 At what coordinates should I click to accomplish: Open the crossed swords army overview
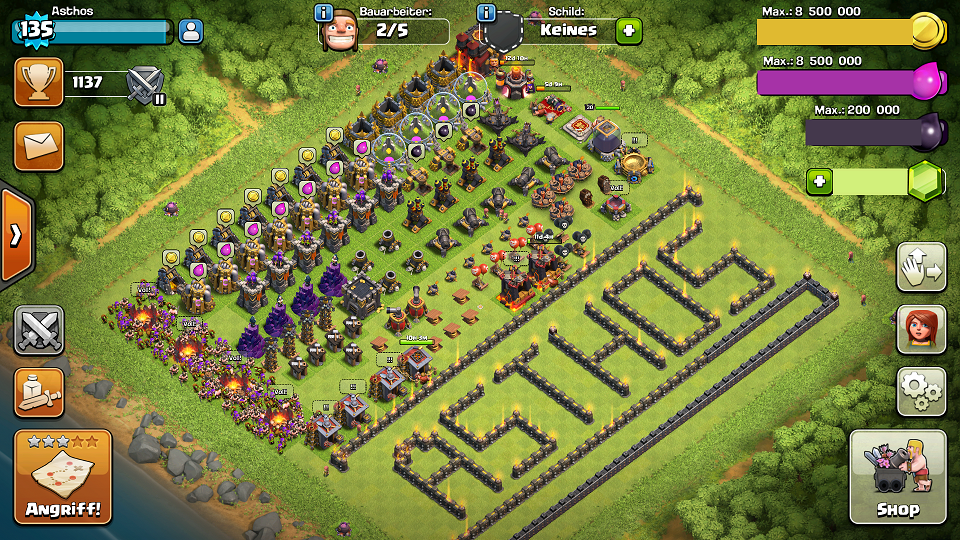[38, 330]
